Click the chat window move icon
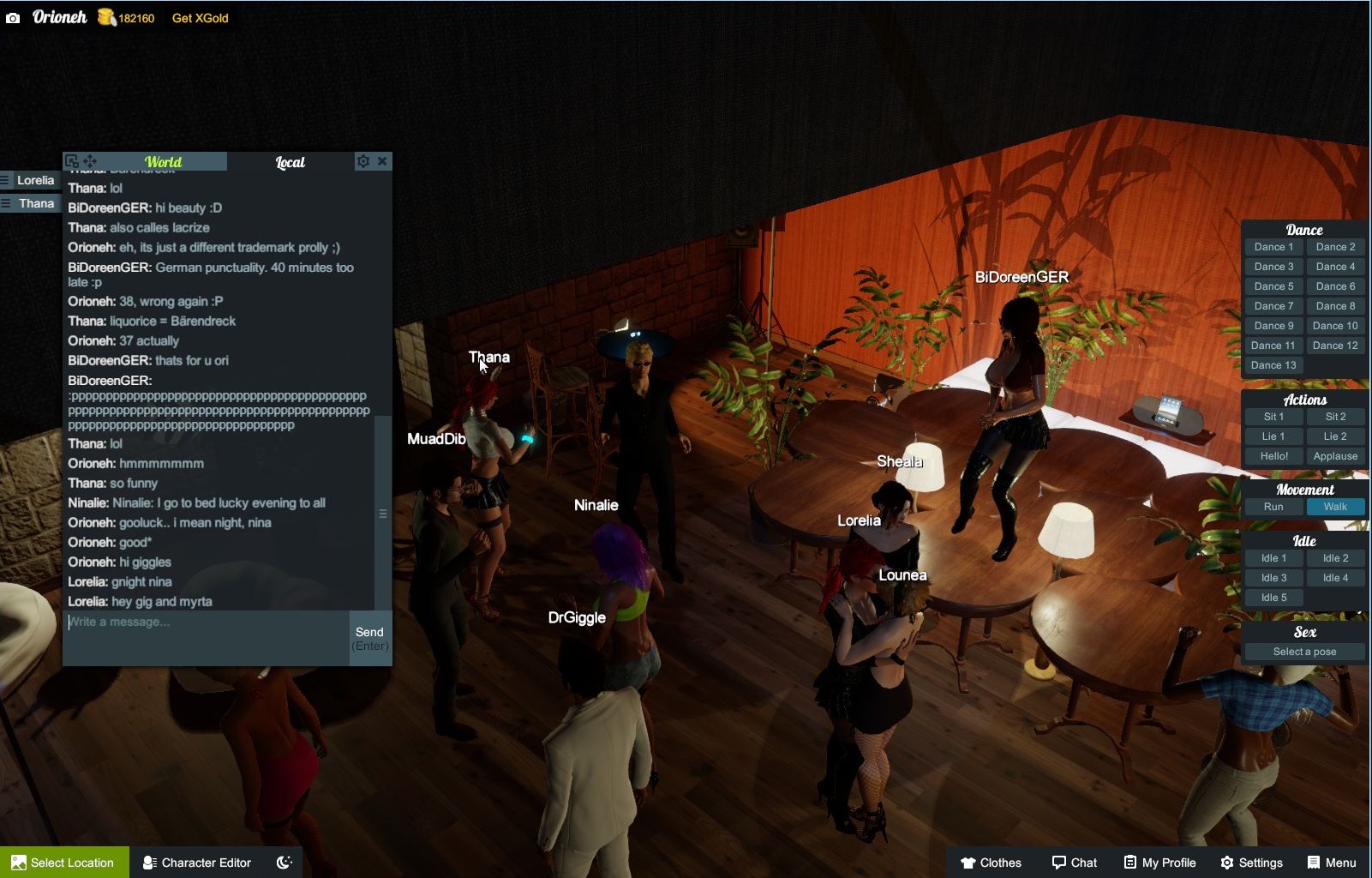The image size is (1372, 878). pyautogui.click(x=88, y=159)
